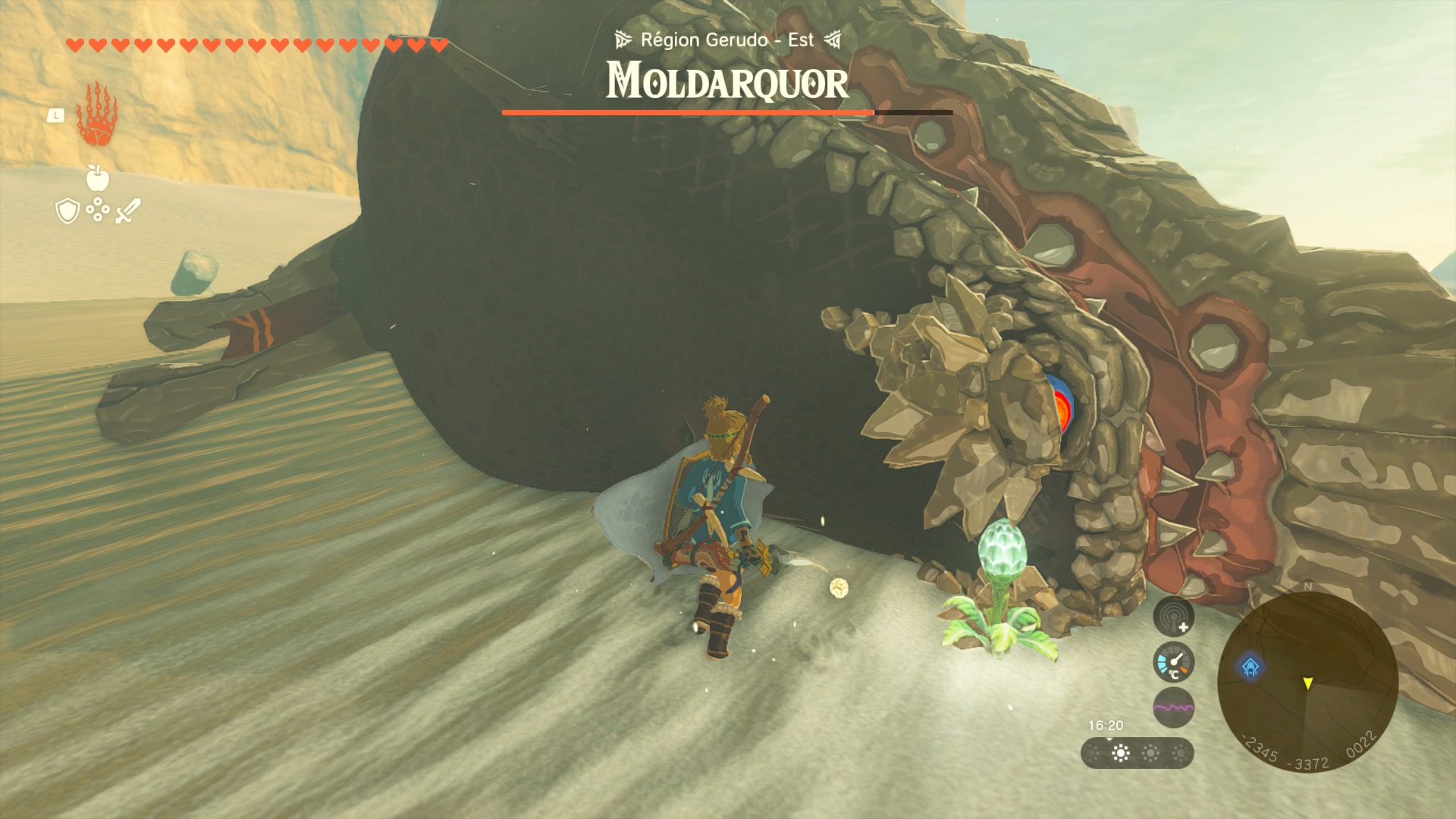1456x819 pixels.
Task: Check the temperature gauge icon
Action: 1173,662
